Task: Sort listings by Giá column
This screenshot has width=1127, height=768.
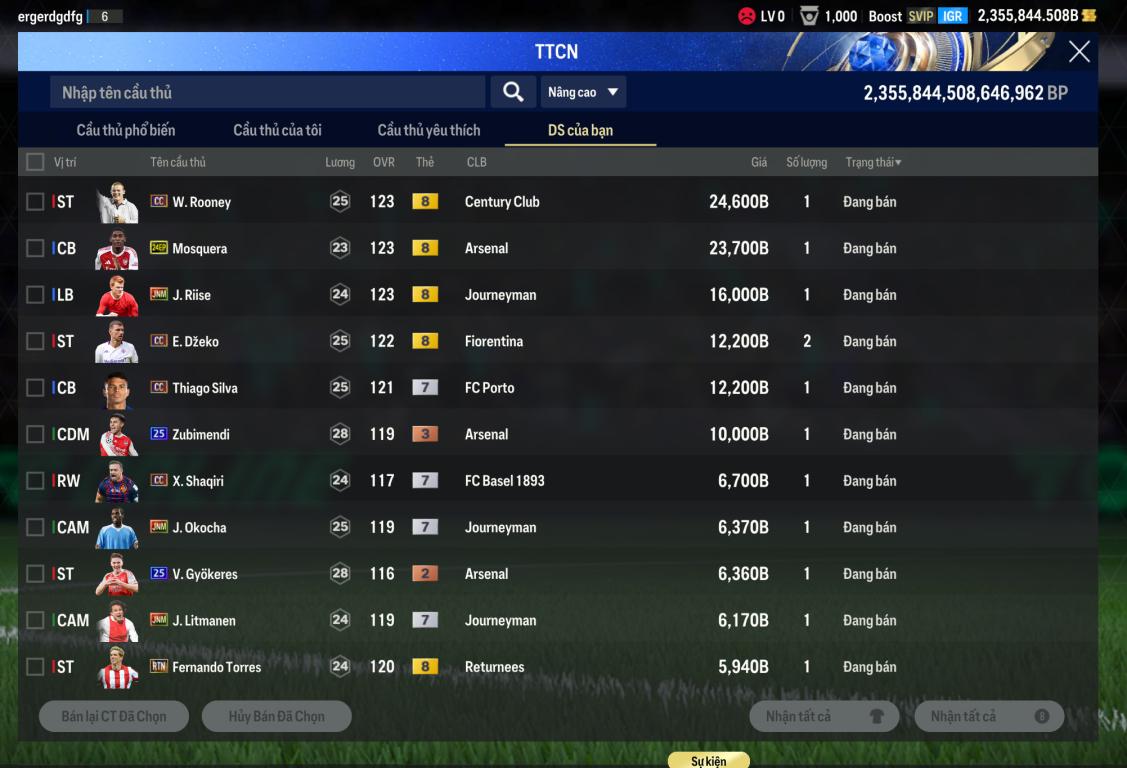Action: click(759, 162)
